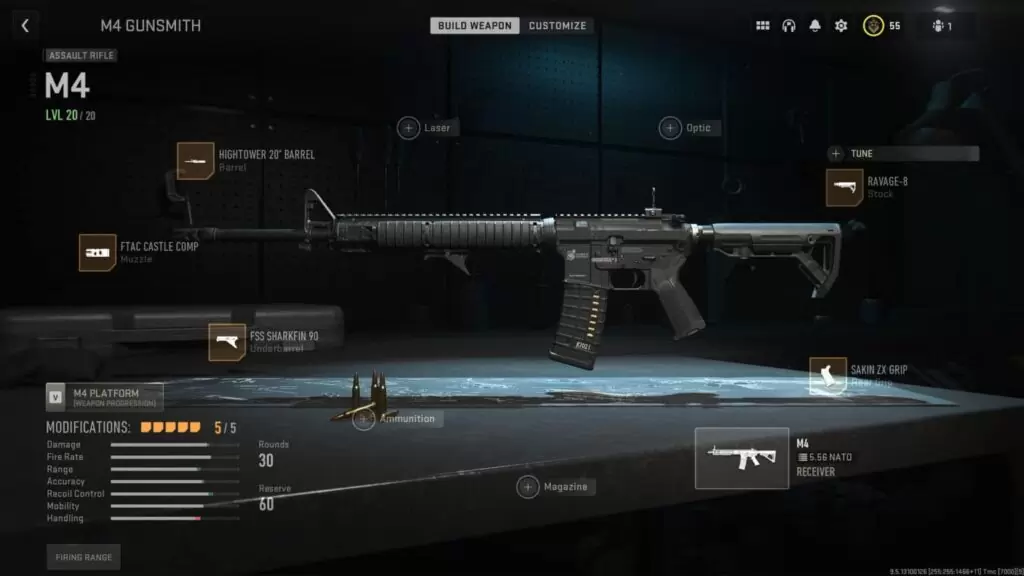Open the grid menu icon
1024x576 pixels.
[x=762, y=26]
